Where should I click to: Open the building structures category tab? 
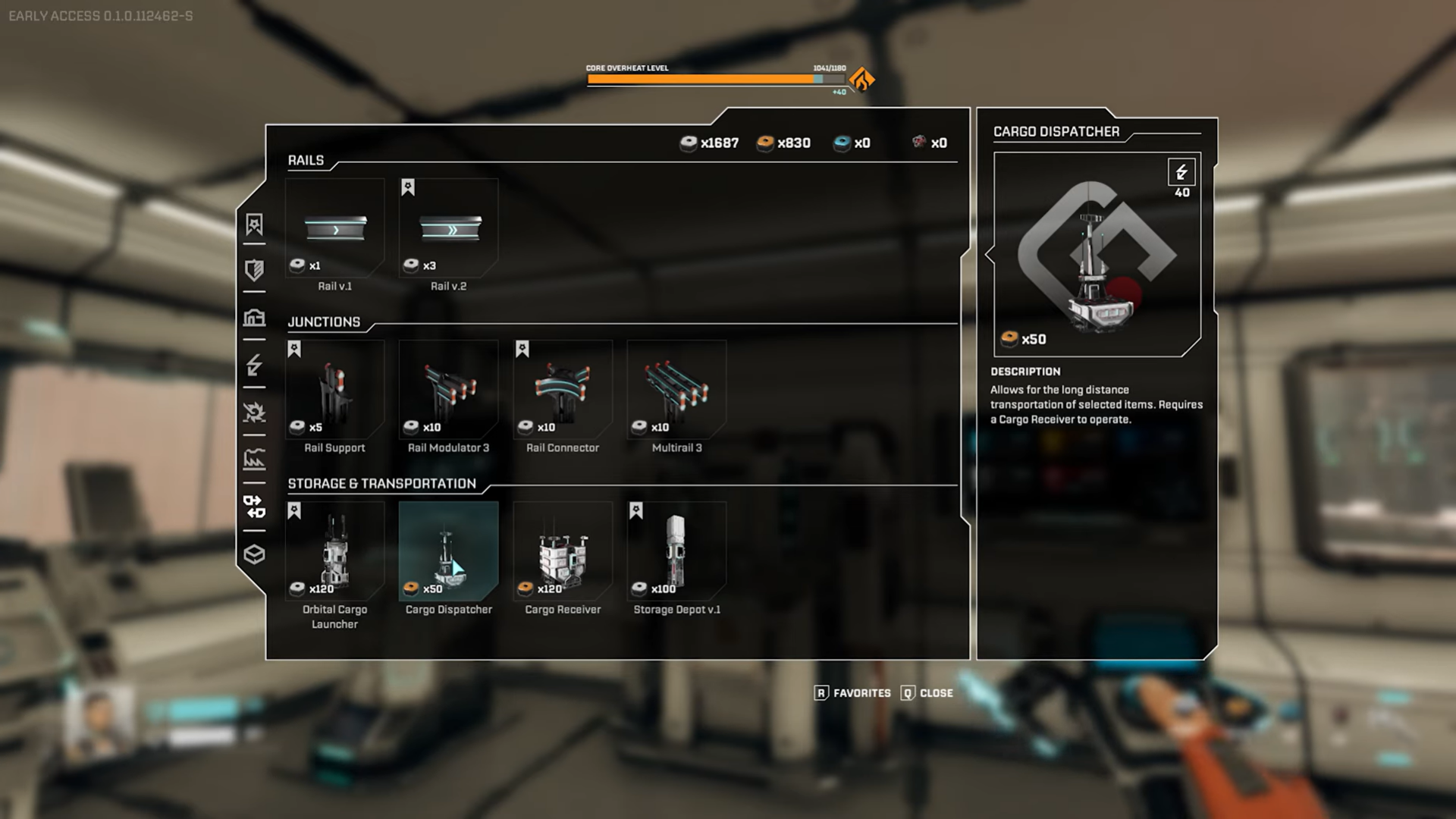(x=254, y=317)
